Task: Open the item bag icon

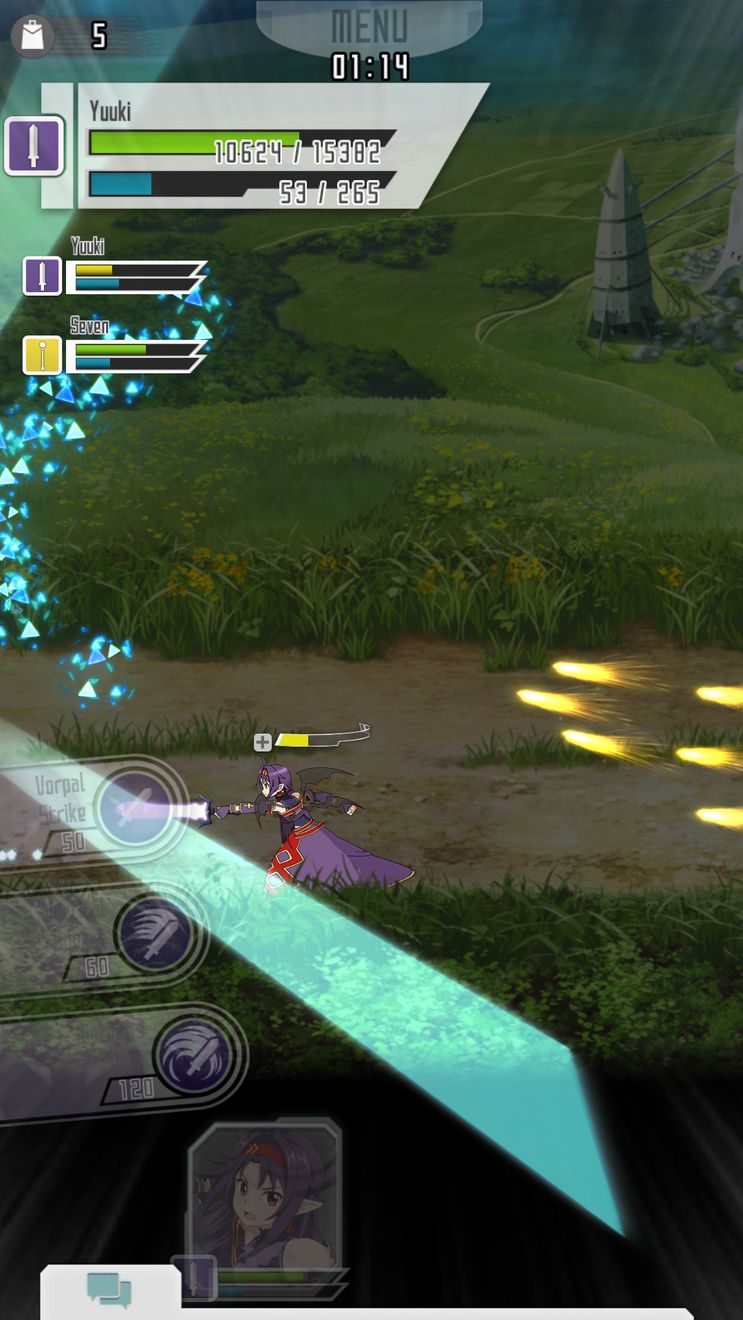Action: point(33,36)
